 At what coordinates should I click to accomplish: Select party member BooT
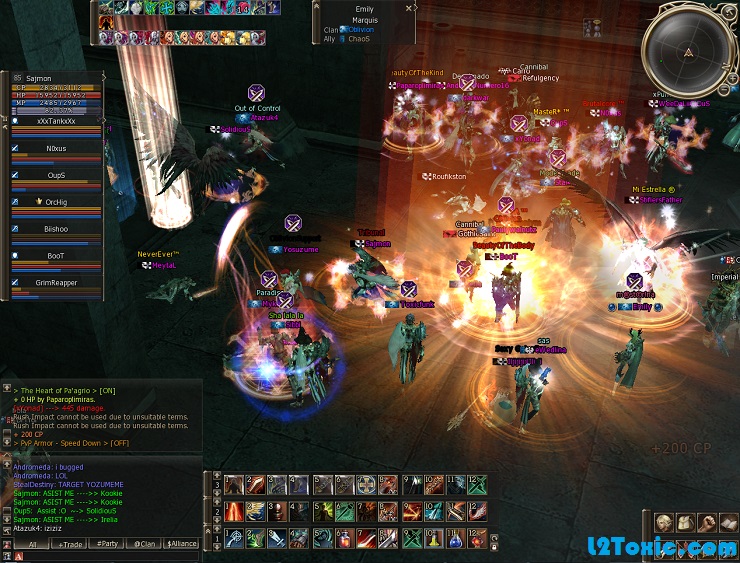point(56,256)
